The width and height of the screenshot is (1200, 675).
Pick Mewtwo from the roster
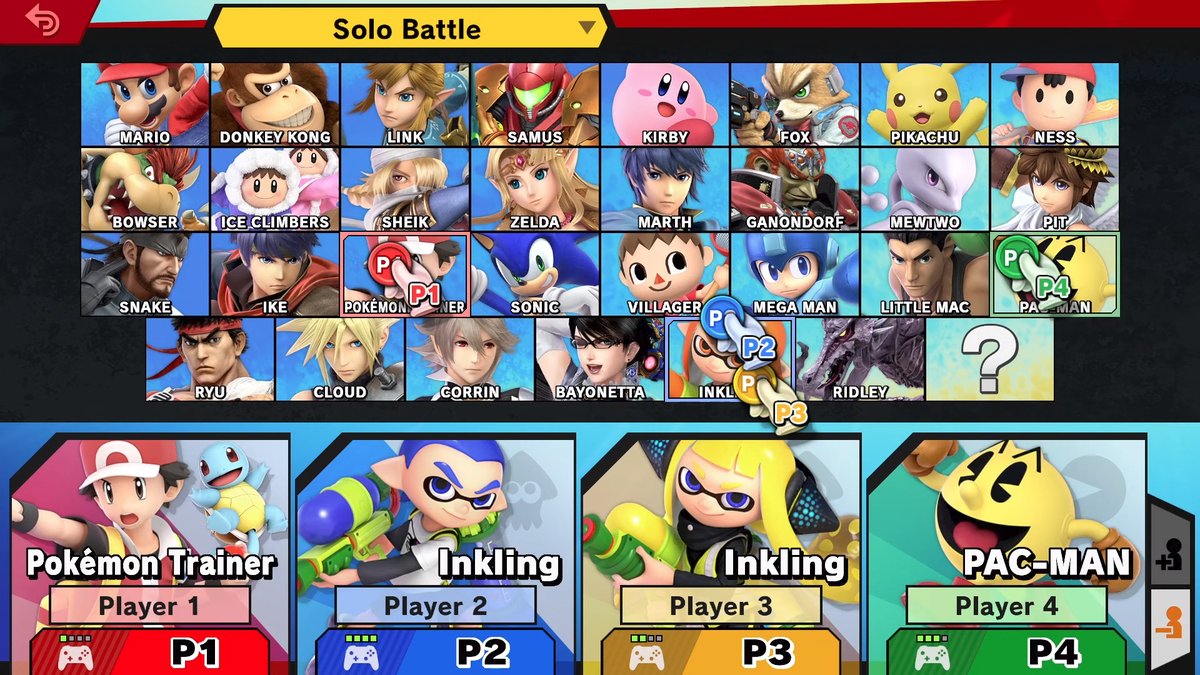pos(925,189)
